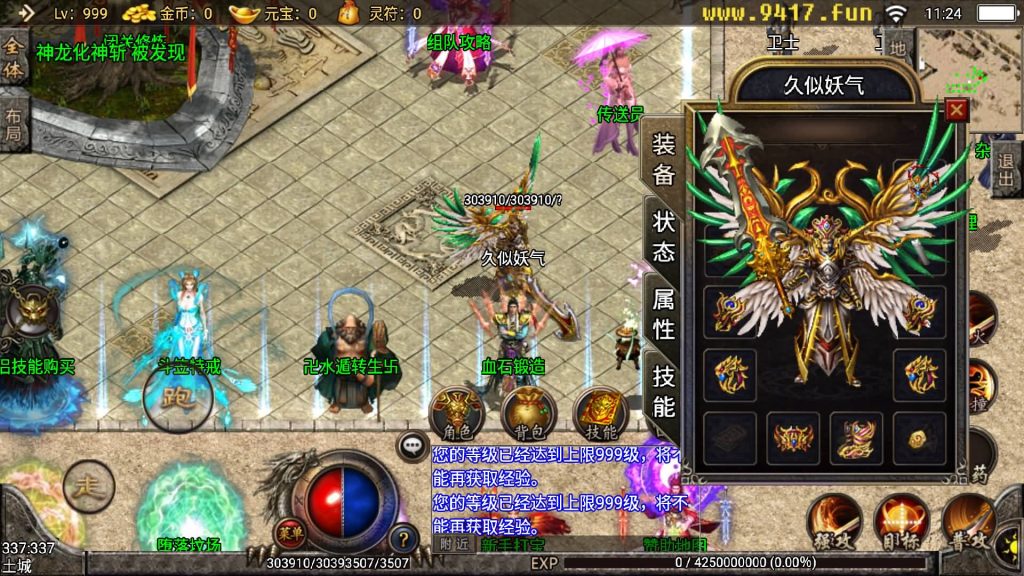This screenshot has width=1024, height=576.
Task: Tap the 目标 target selection button
Action: (x=902, y=522)
